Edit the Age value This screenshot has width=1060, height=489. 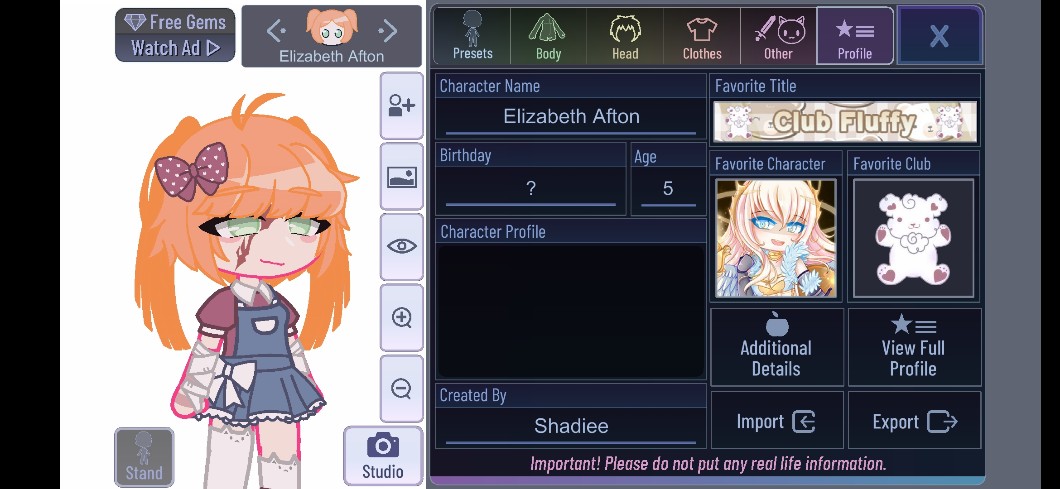click(668, 188)
